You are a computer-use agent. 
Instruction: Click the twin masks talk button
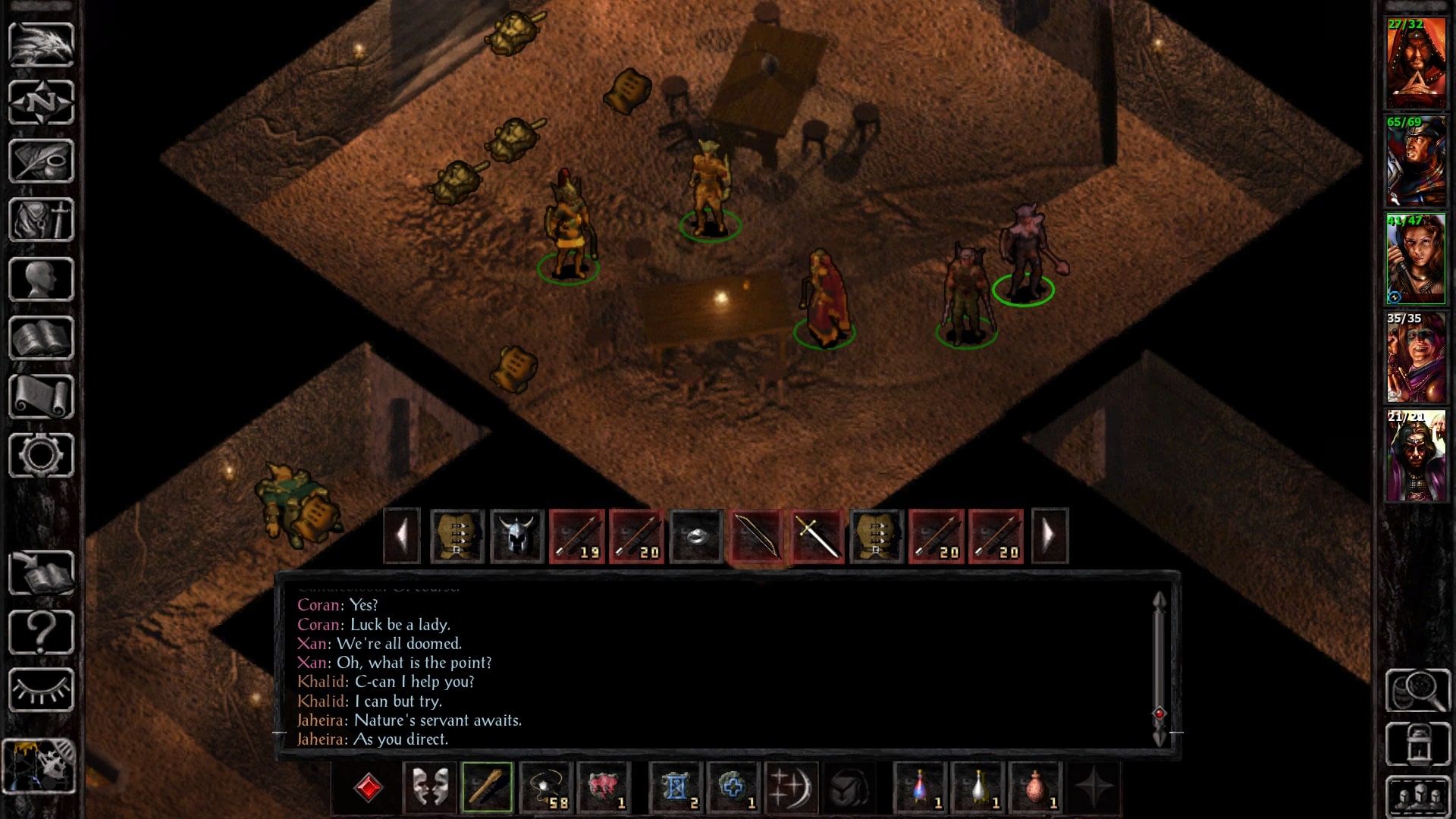coord(430,787)
